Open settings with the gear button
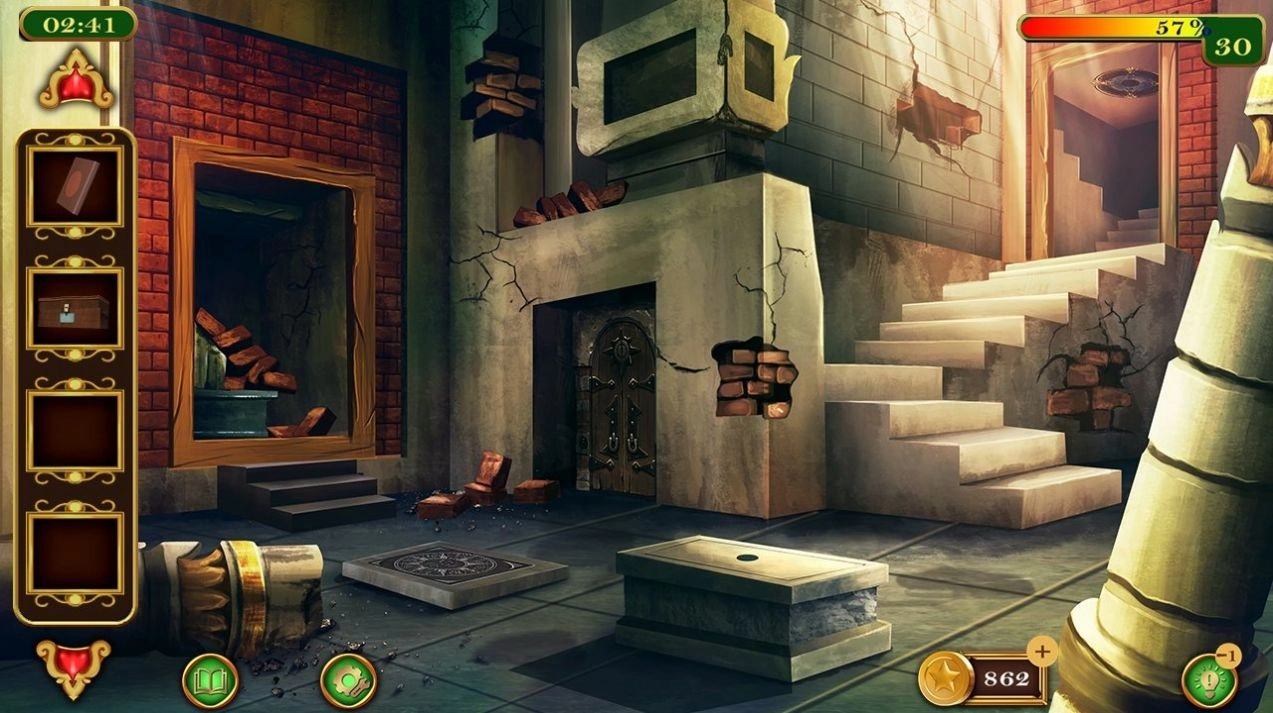Screen dimensions: 1273x713 point(348,681)
